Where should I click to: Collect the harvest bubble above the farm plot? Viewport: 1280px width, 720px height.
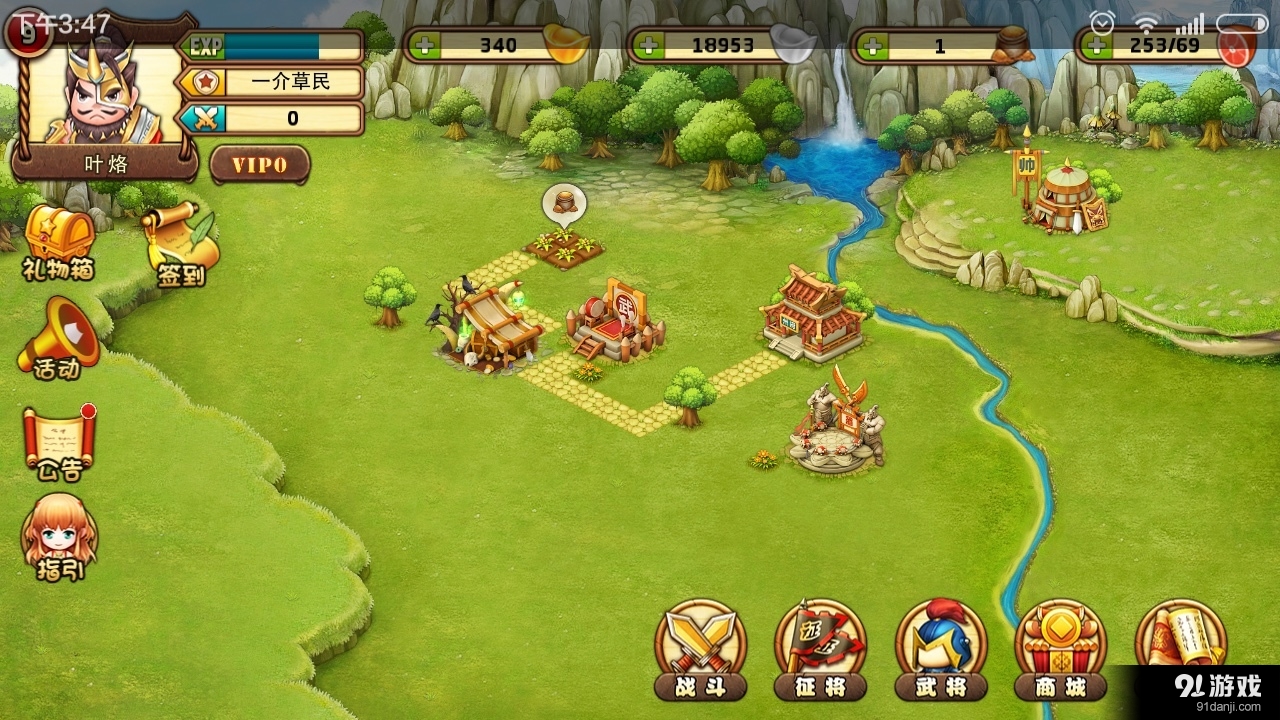click(564, 204)
